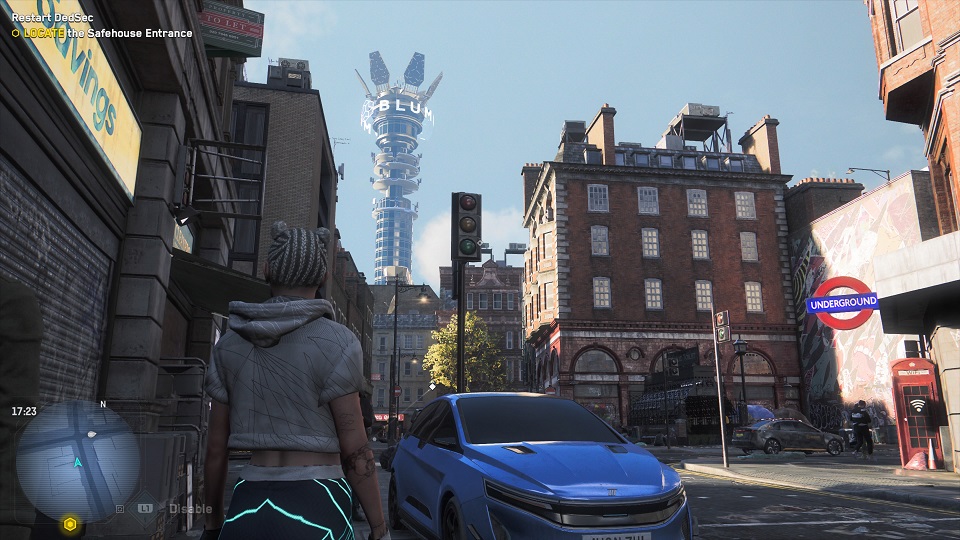Select the small square hack icon beside Disable
Image resolution: width=960 pixels, height=540 pixels.
pyautogui.click(x=120, y=509)
